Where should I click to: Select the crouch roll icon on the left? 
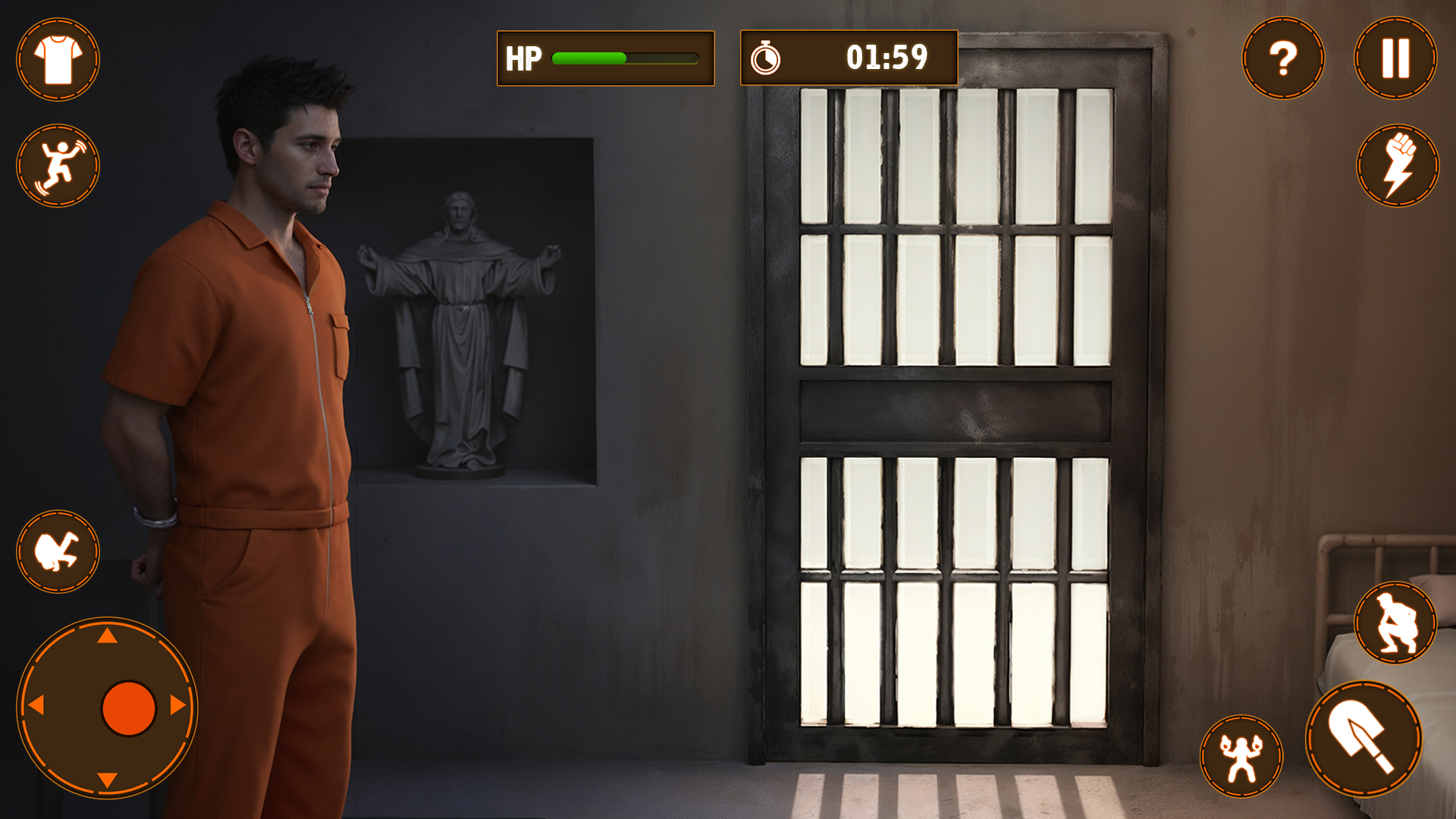pos(58,550)
